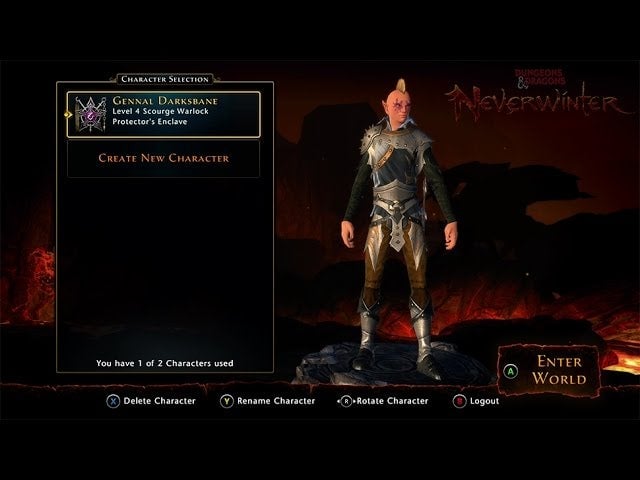The height and width of the screenshot is (480, 640).
Task: Click the Logout option
Action: [477, 401]
